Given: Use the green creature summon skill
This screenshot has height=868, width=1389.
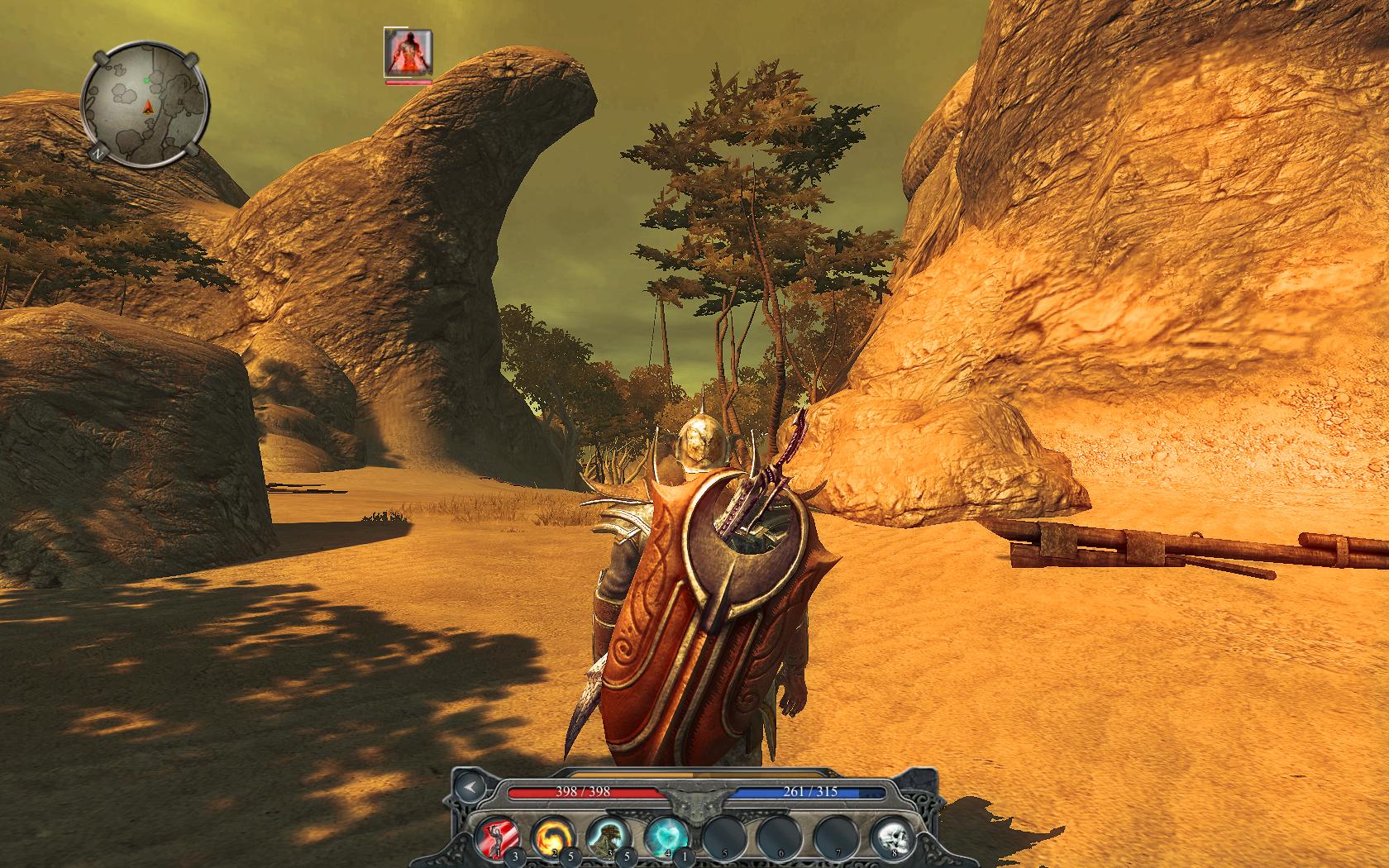Looking at the screenshot, I should (608, 838).
